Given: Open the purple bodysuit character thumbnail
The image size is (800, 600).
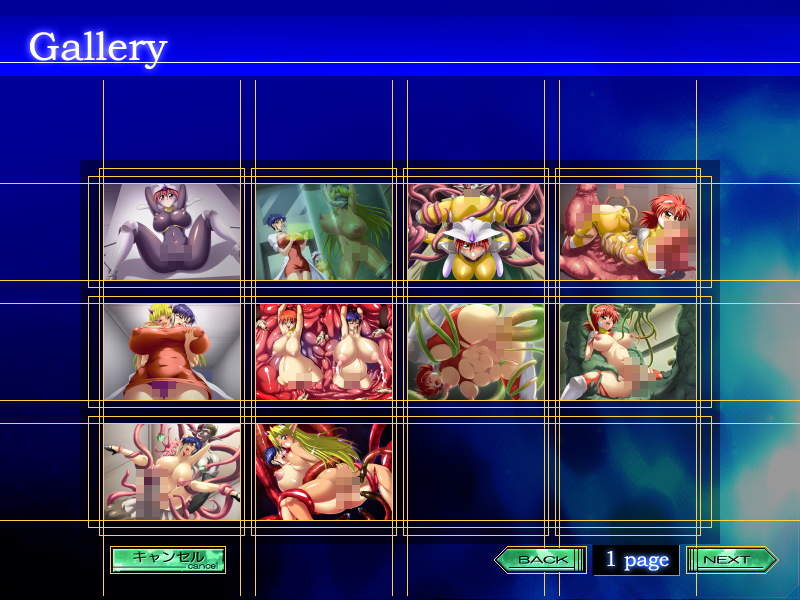Looking at the screenshot, I should [172, 231].
